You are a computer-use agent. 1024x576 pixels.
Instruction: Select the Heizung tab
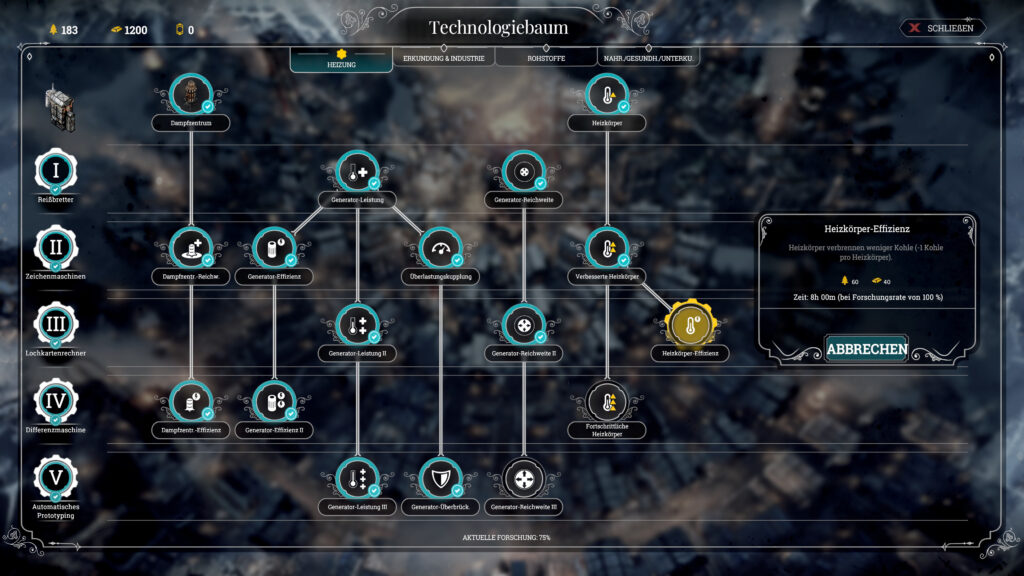(341, 60)
